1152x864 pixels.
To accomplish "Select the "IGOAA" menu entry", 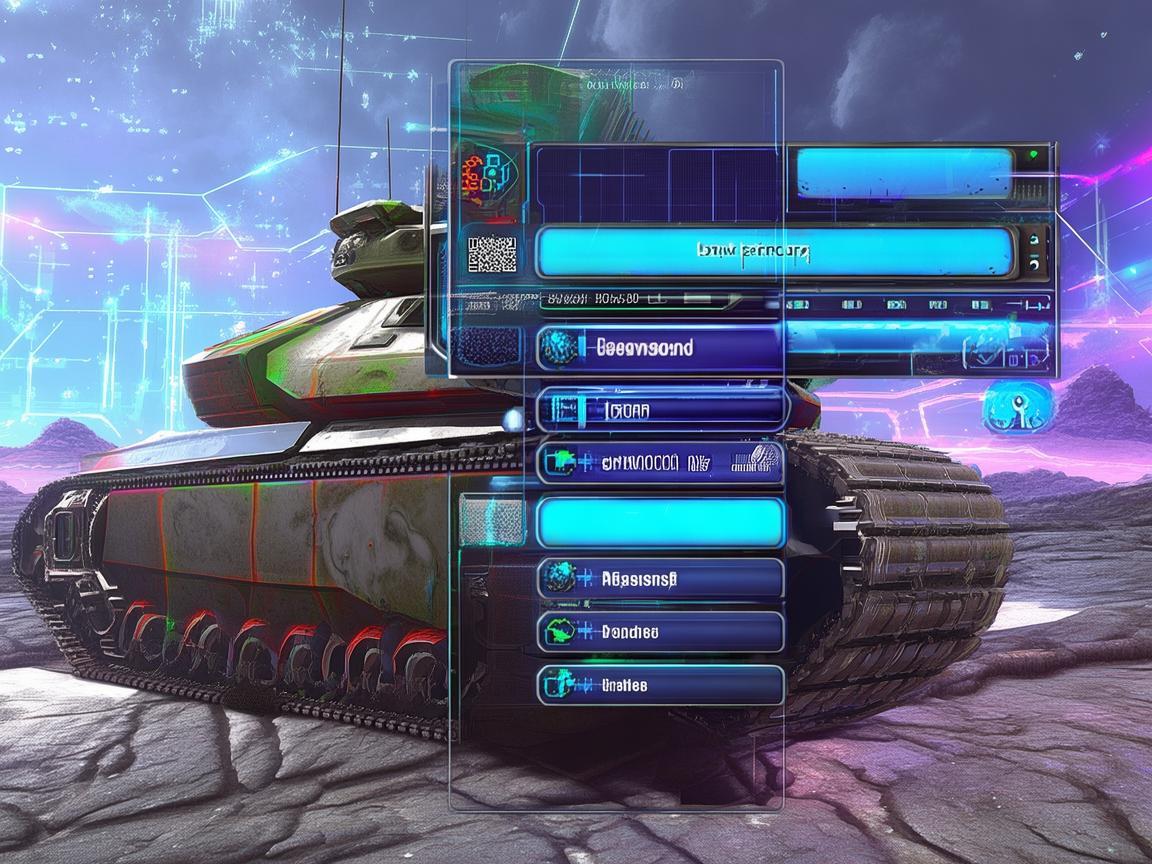I will 662,409.
